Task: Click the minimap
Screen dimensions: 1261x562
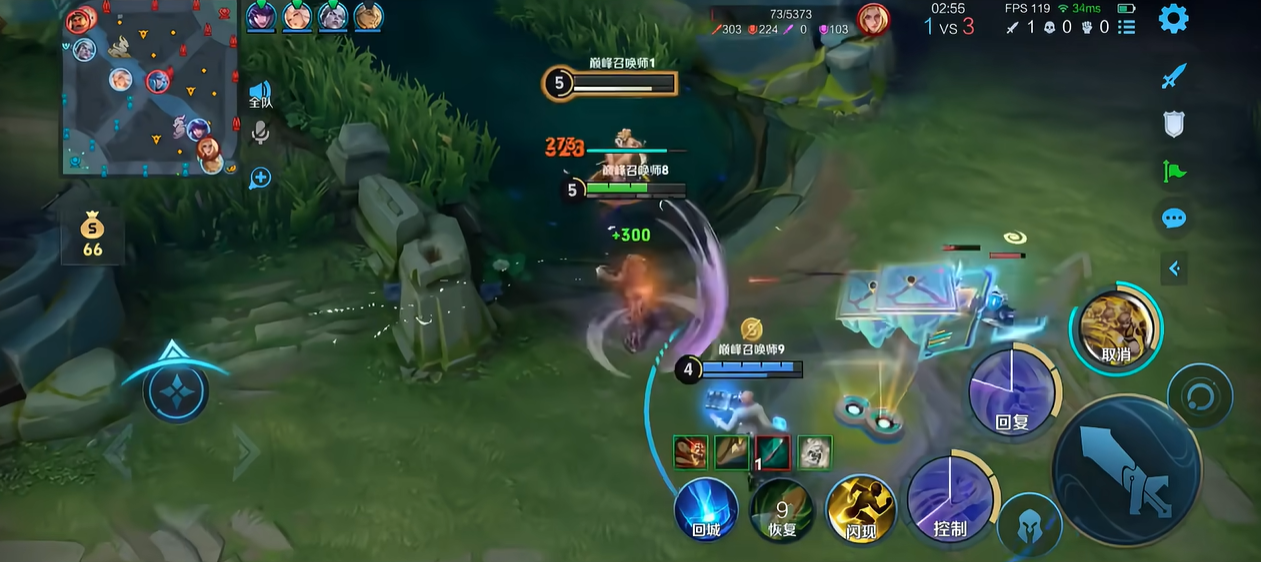Action: click(150, 92)
